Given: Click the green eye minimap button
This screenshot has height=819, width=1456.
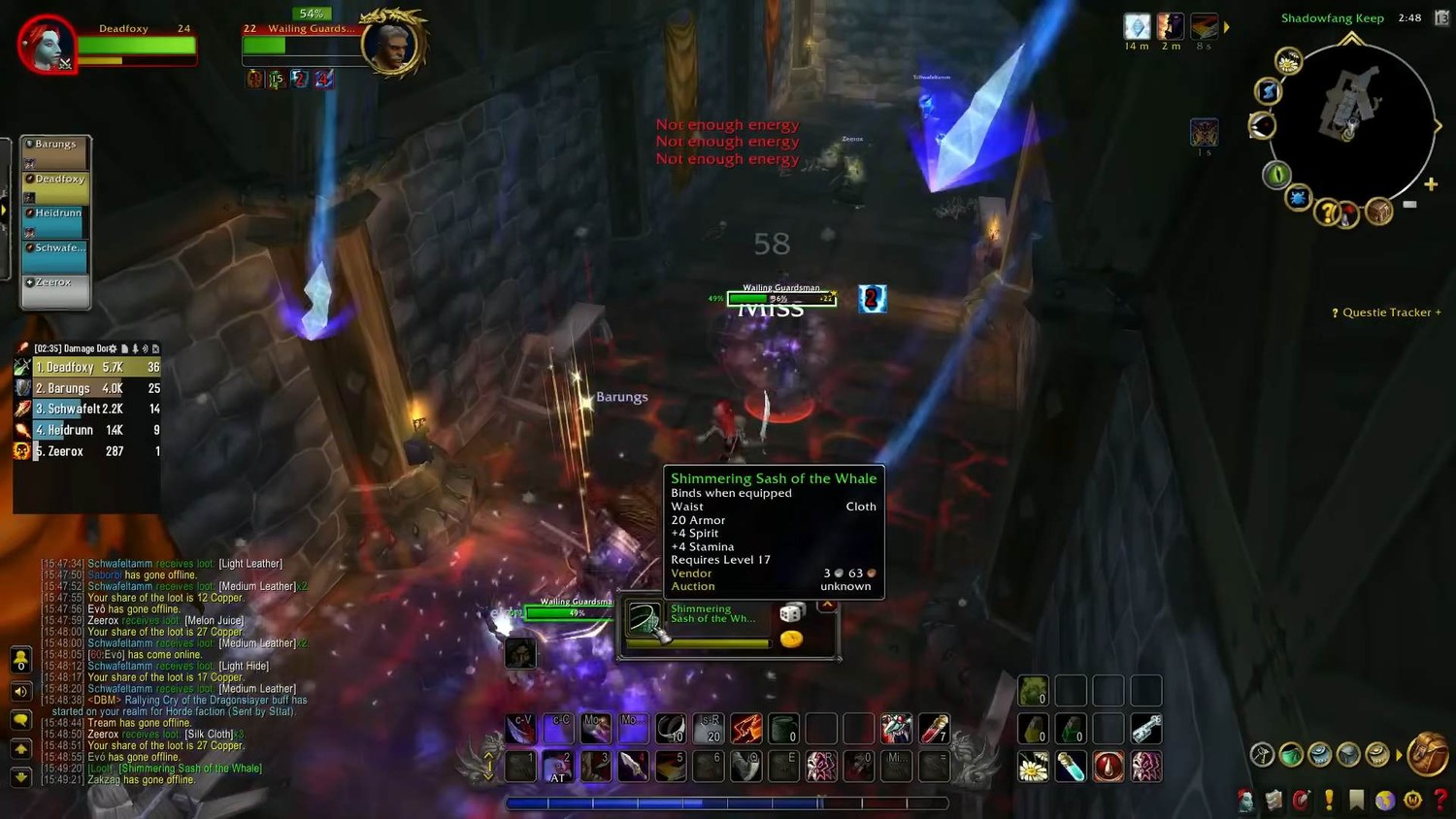Looking at the screenshot, I should (1276, 175).
